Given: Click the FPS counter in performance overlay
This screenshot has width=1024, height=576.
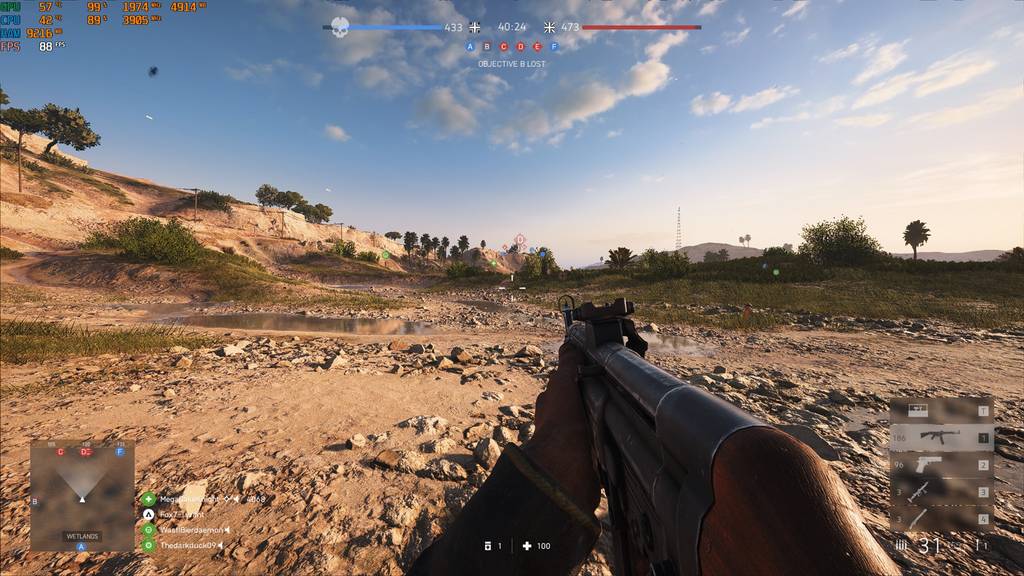Looking at the screenshot, I should [x=45, y=46].
